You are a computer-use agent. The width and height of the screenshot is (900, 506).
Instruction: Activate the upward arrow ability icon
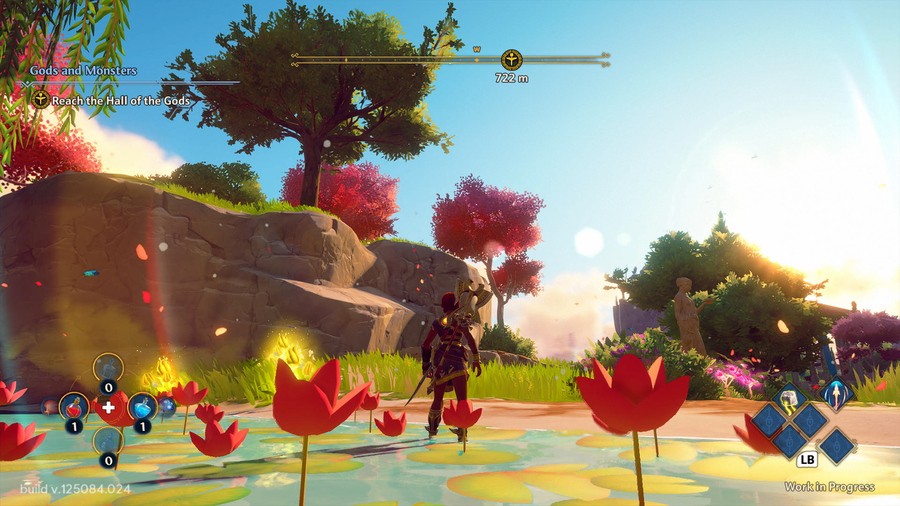pos(836,395)
